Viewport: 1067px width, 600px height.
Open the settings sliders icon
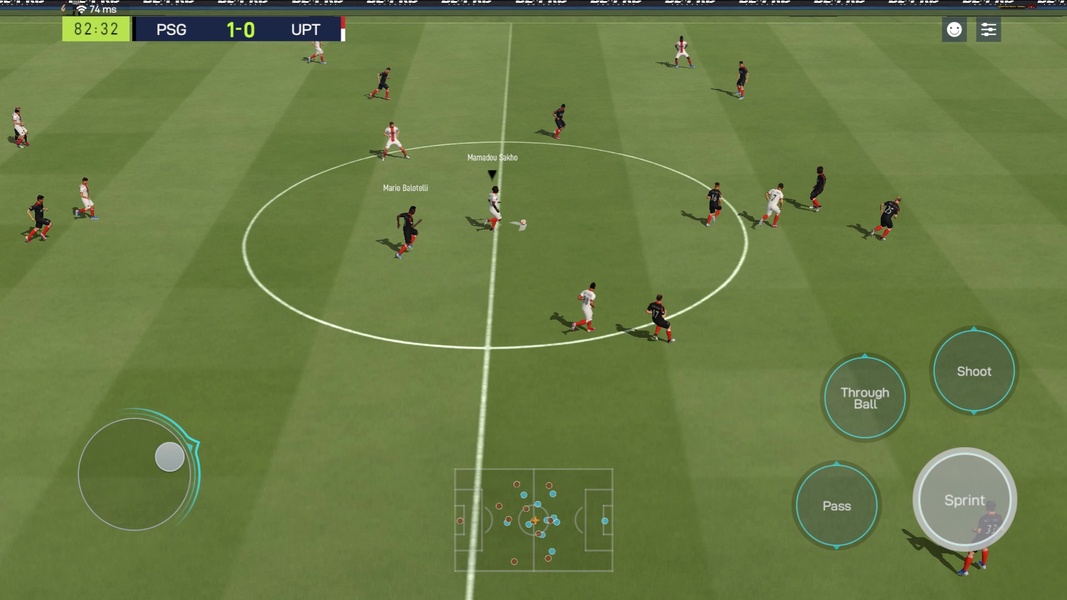coord(988,30)
